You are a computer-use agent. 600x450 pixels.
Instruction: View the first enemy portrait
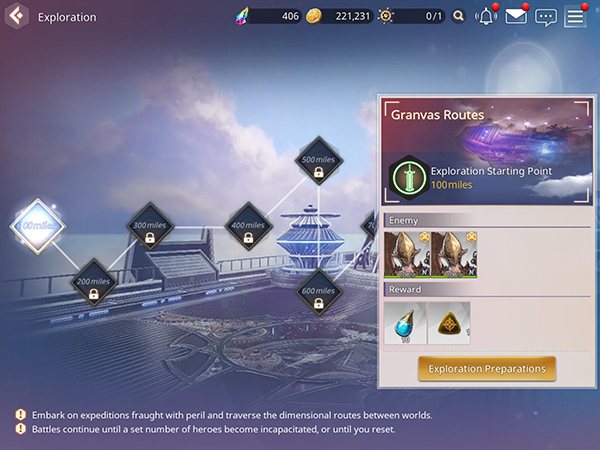tap(406, 254)
